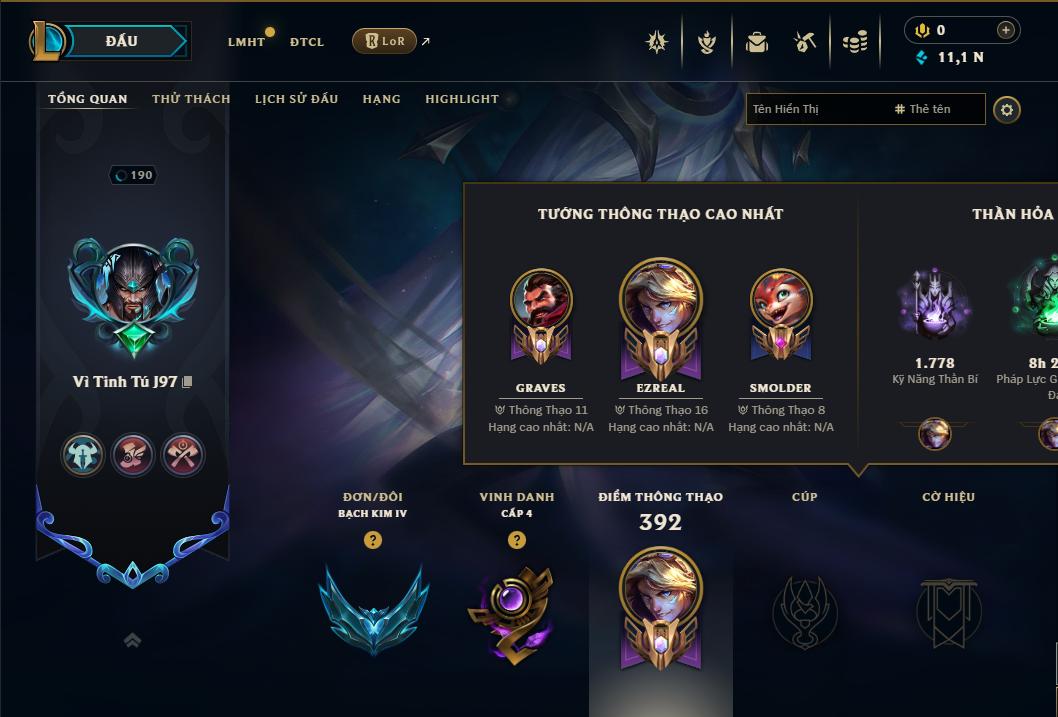Screen dimensions: 1058x717
Task: Click the Tên Hiển Thị search field
Action: click(815, 109)
